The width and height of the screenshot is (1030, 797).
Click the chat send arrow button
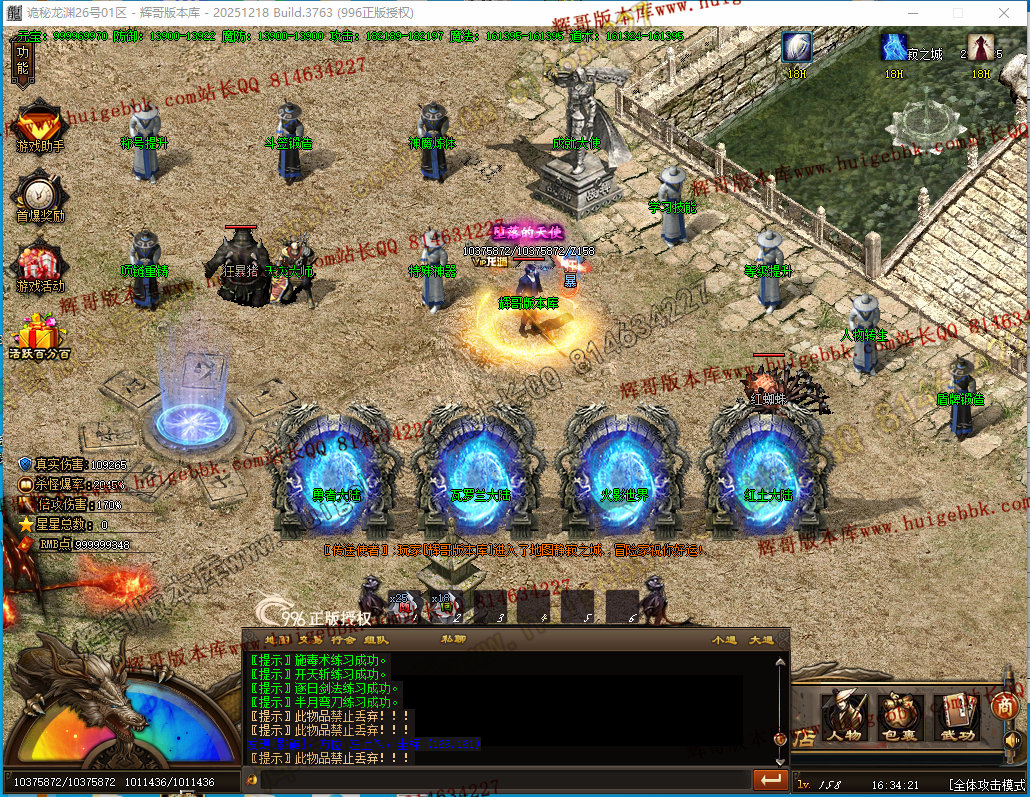pos(770,779)
